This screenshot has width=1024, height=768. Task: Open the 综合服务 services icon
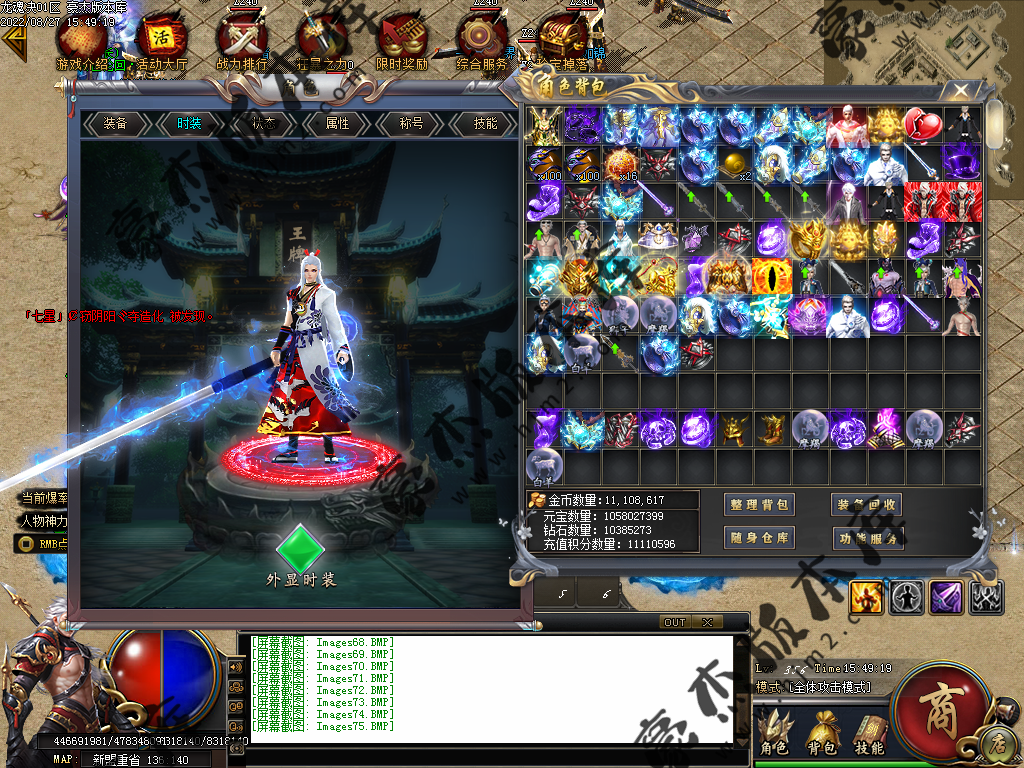pyautogui.click(x=481, y=41)
